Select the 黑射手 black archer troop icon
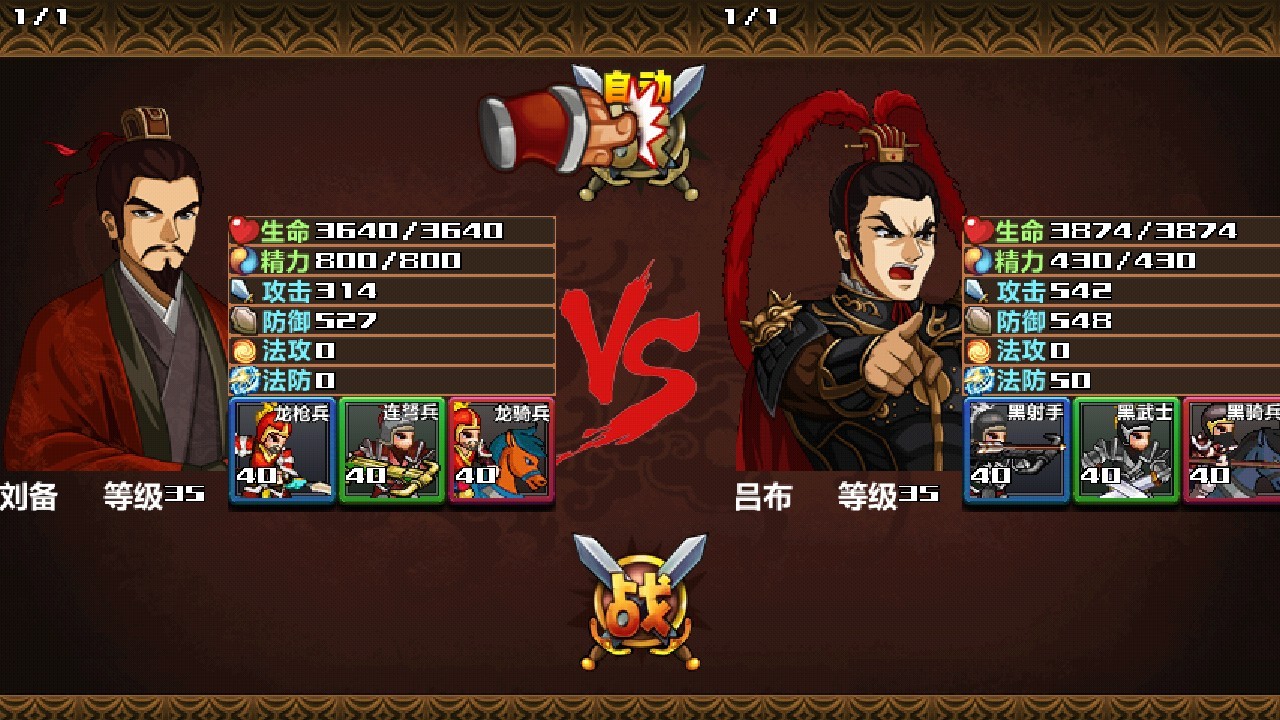 point(1014,450)
